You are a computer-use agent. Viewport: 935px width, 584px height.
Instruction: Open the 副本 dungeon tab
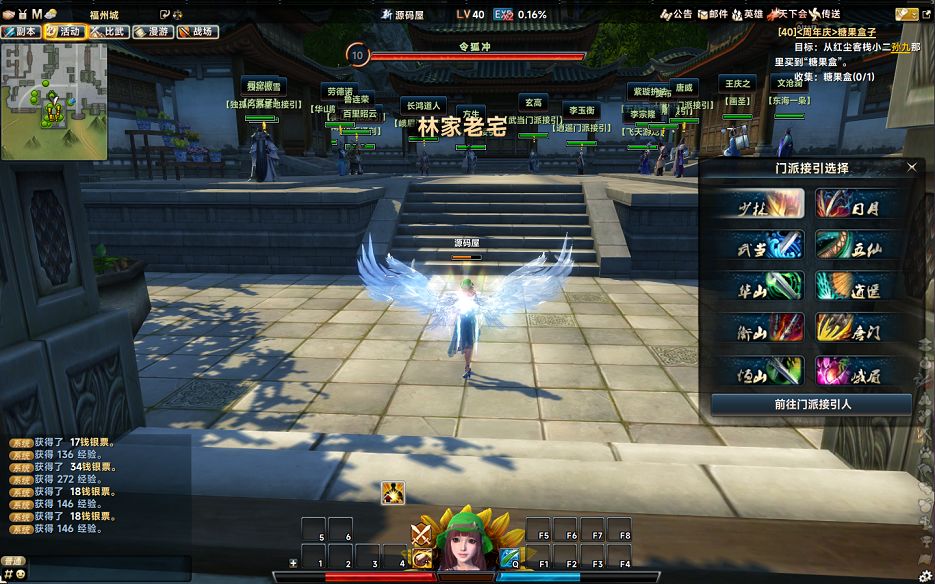(x=21, y=31)
